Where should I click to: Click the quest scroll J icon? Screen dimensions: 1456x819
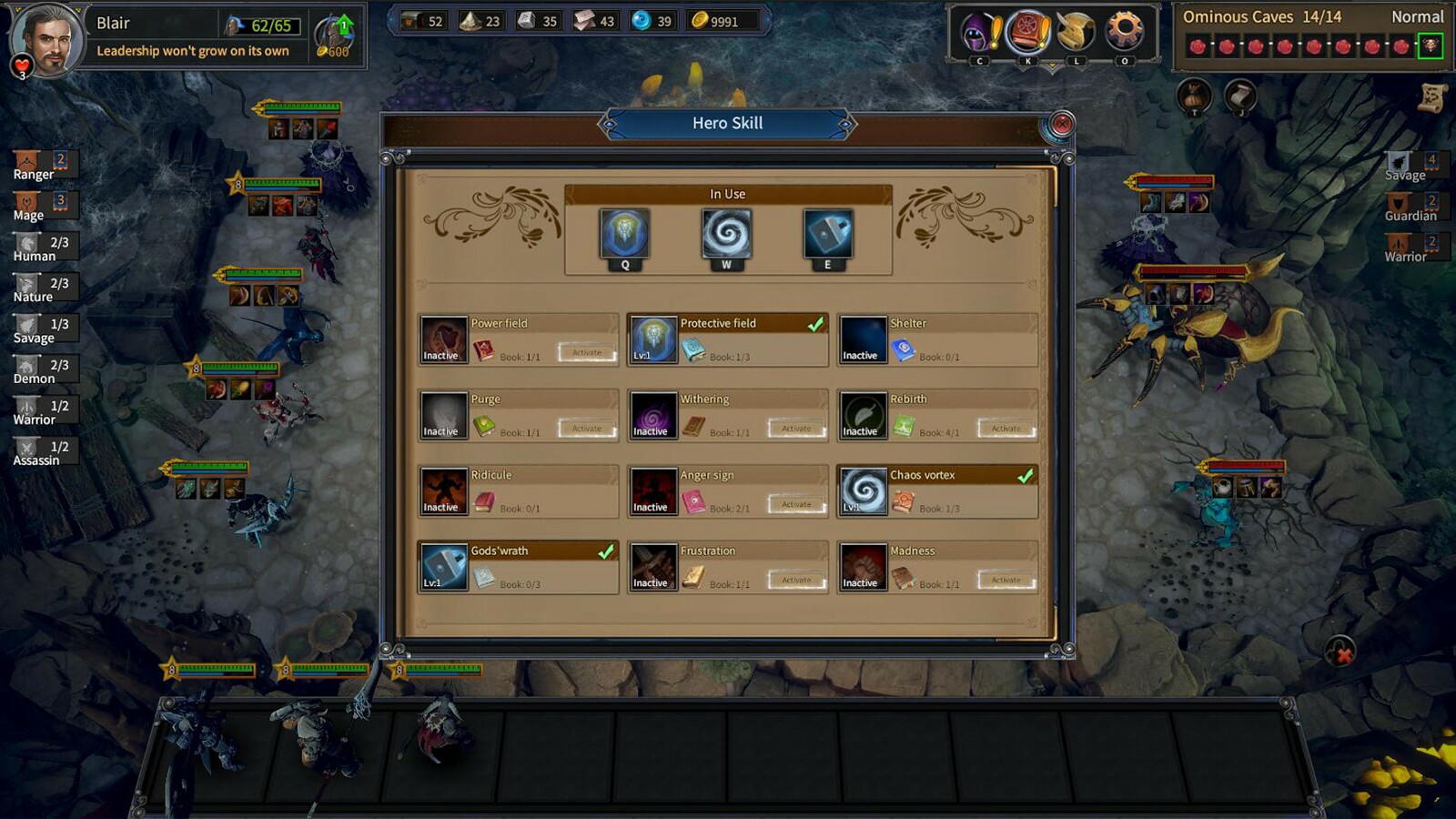click(x=1243, y=95)
